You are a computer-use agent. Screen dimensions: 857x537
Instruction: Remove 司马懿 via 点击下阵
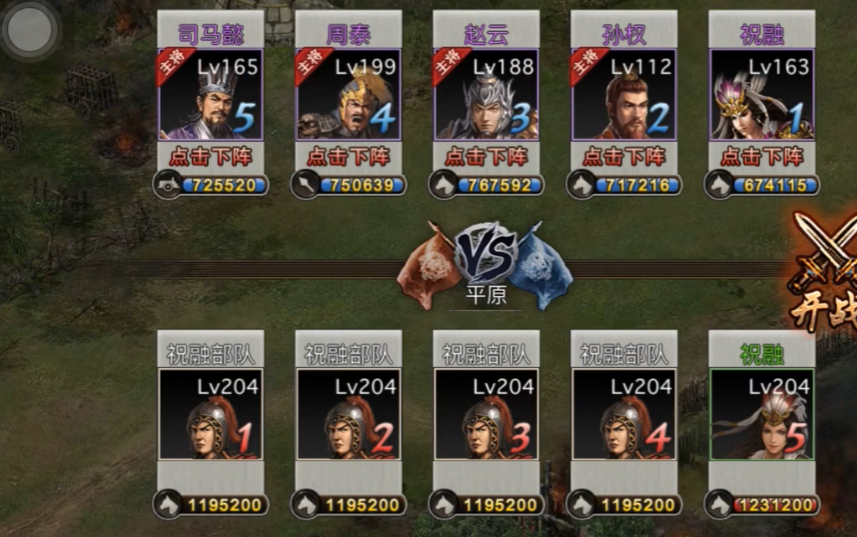tap(210, 157)
